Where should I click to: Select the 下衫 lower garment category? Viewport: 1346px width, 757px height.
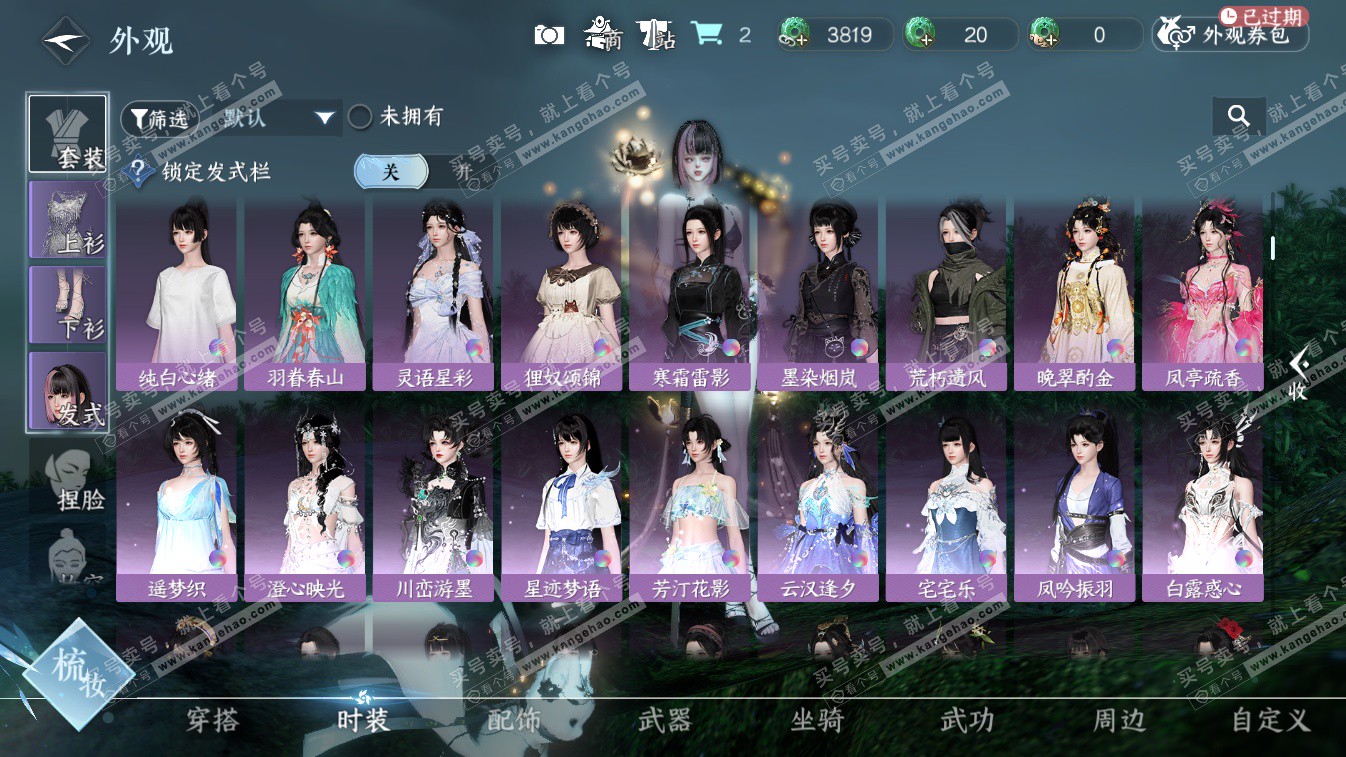pyautogui.click(x=68, y=305)
